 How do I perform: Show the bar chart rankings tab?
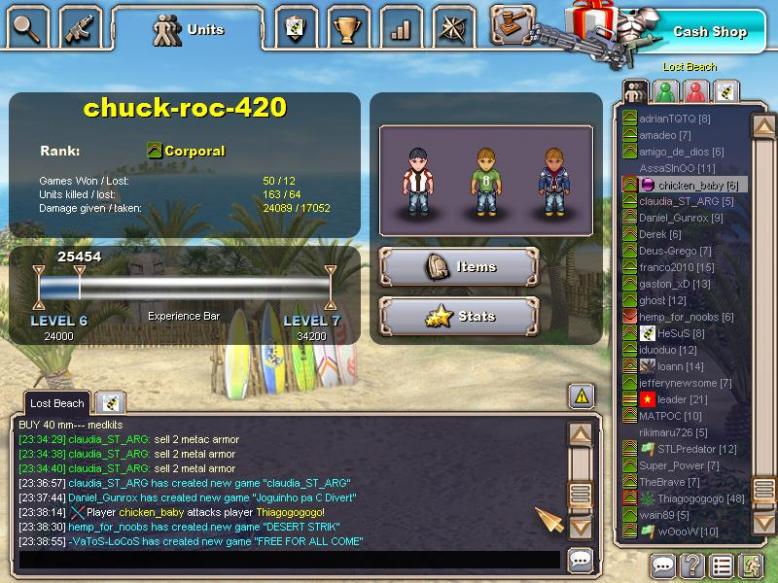[401, 28]
